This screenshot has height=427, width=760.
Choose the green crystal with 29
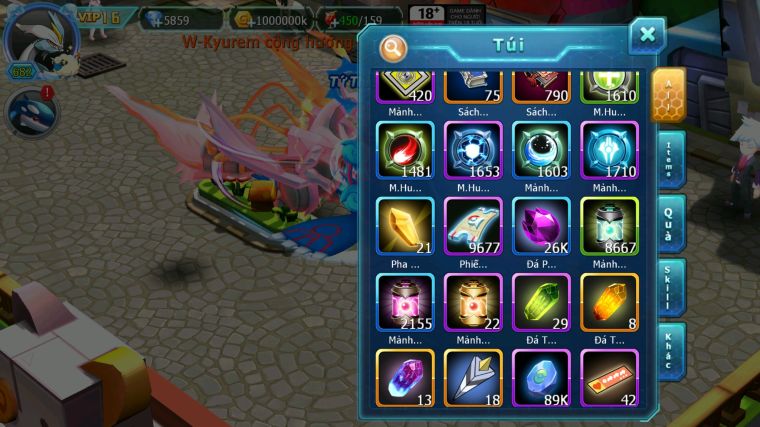pos(541,302)
